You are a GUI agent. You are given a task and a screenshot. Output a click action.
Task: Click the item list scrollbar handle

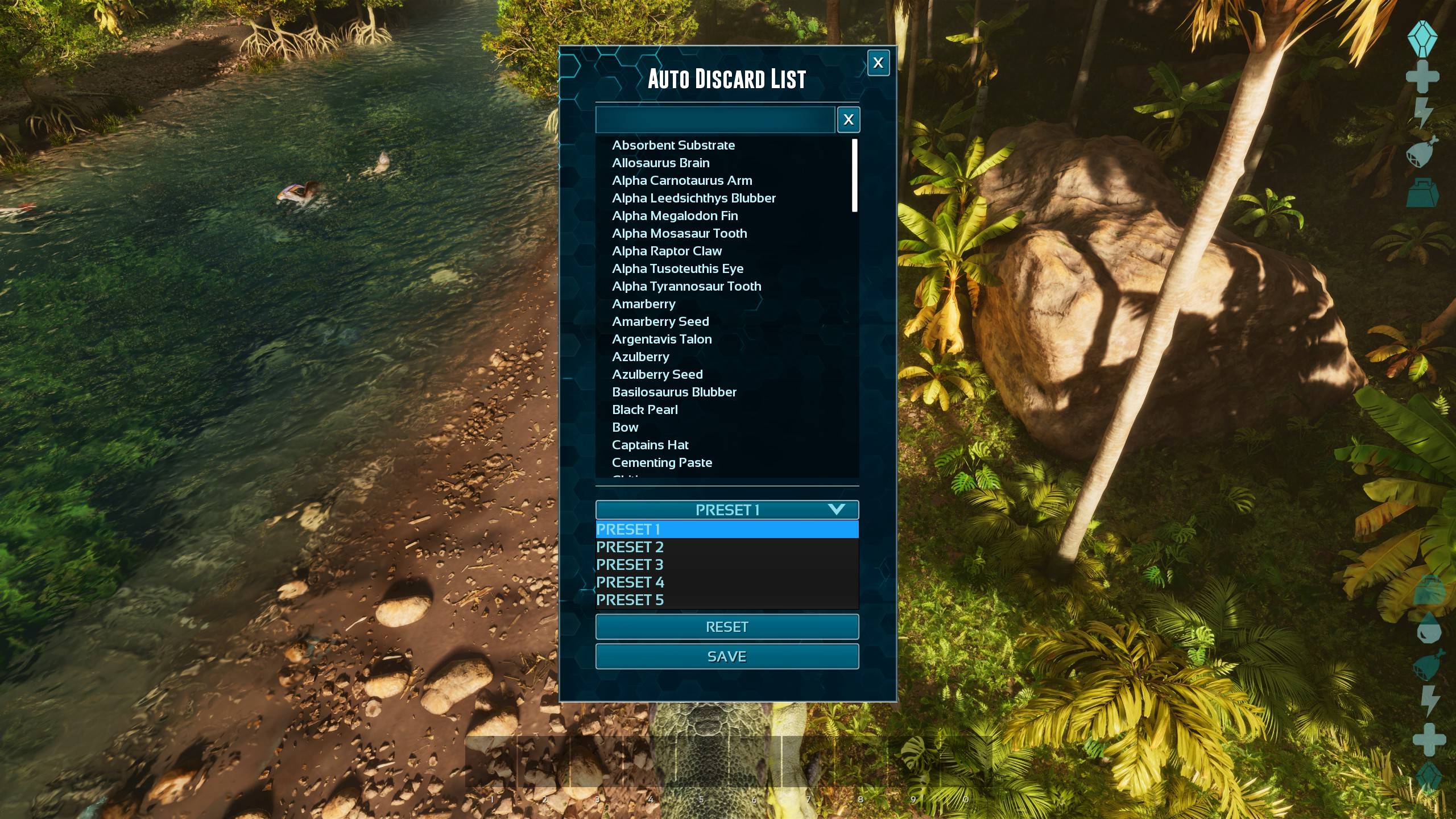[854, 175]
